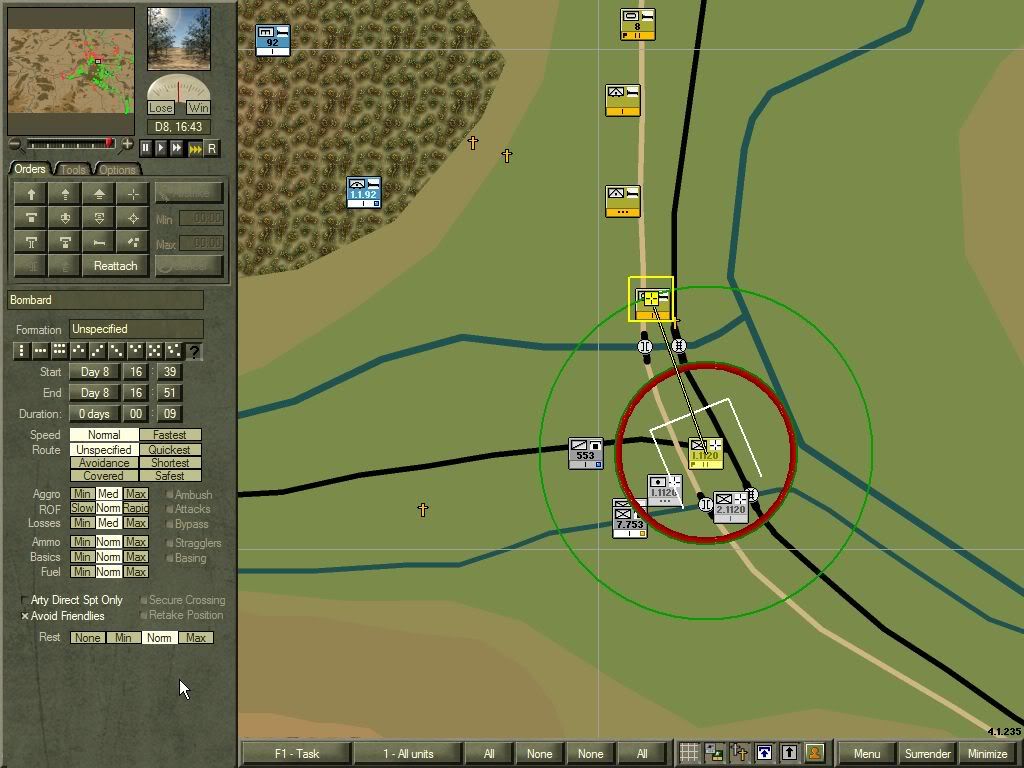Set ROF to Rapid
Image resolution: width=1024 pixels, height=768 pixels.
[x=136, y=509]
